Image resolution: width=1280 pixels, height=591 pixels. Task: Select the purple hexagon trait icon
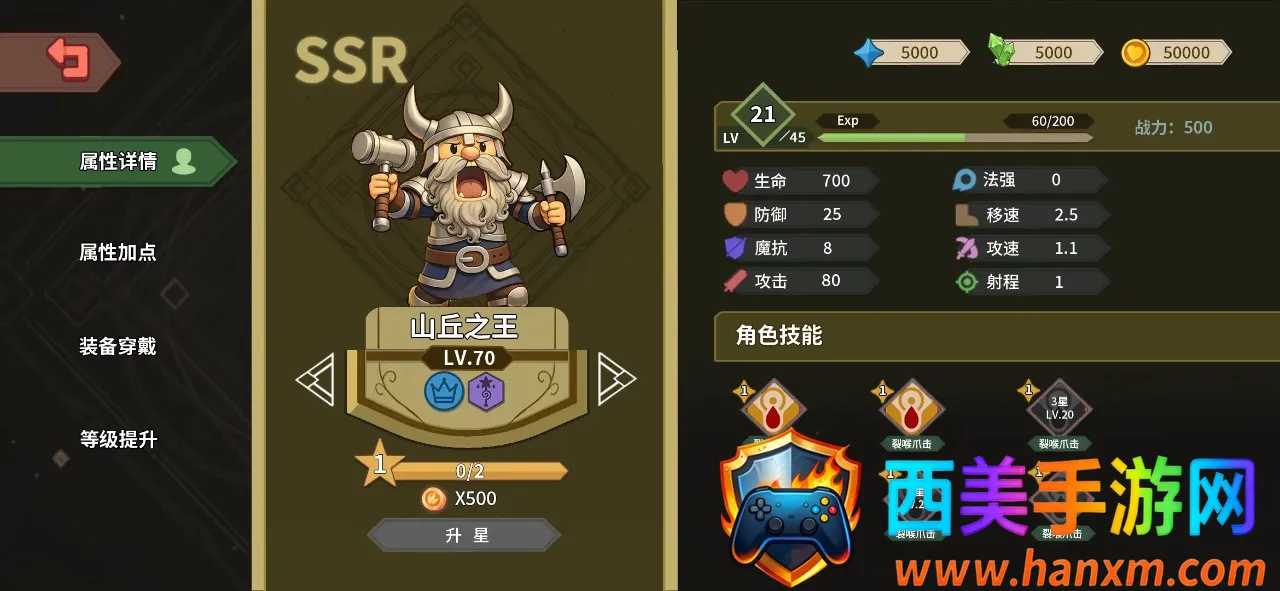(x=486, y=390)
